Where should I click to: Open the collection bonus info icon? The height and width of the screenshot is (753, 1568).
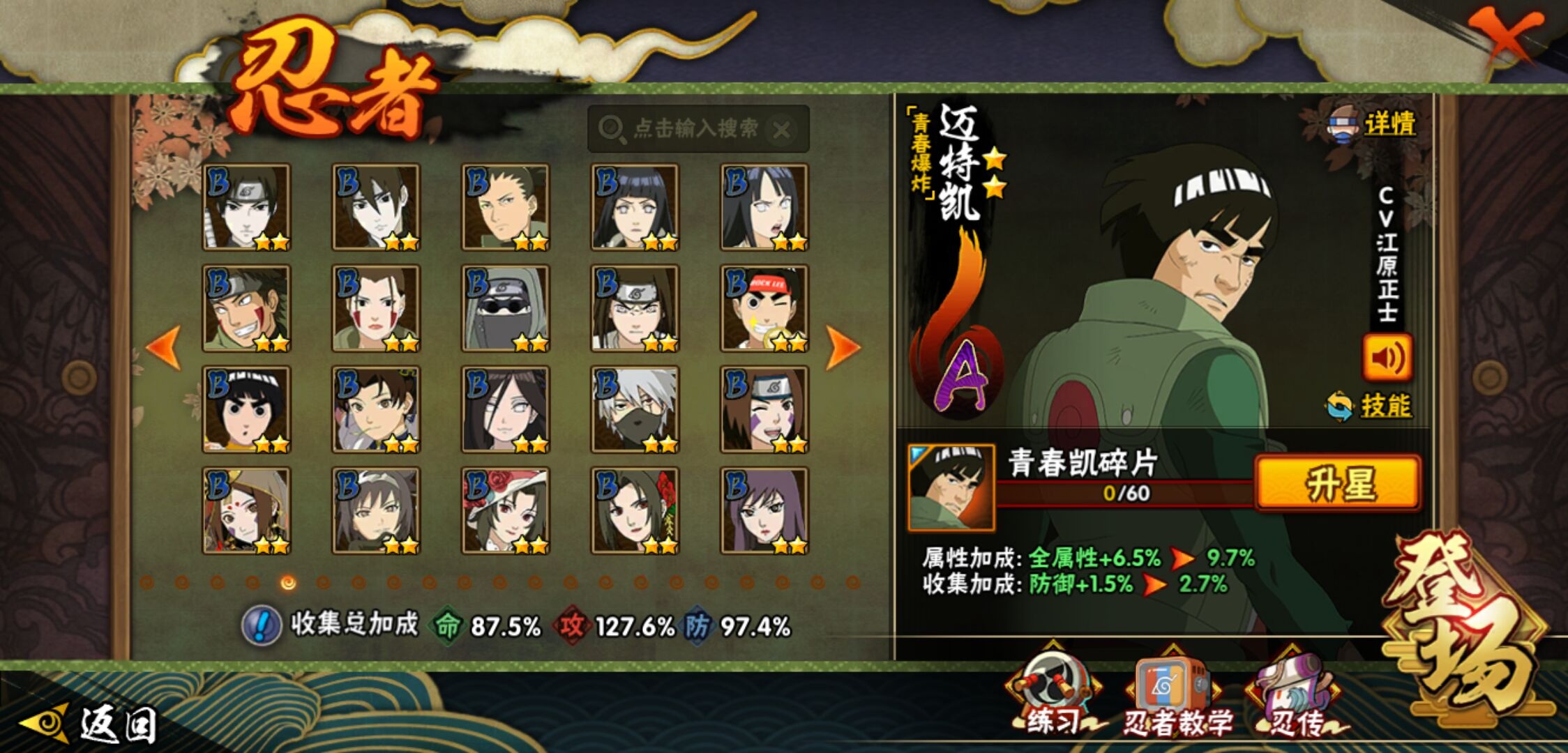pos(261,625)
